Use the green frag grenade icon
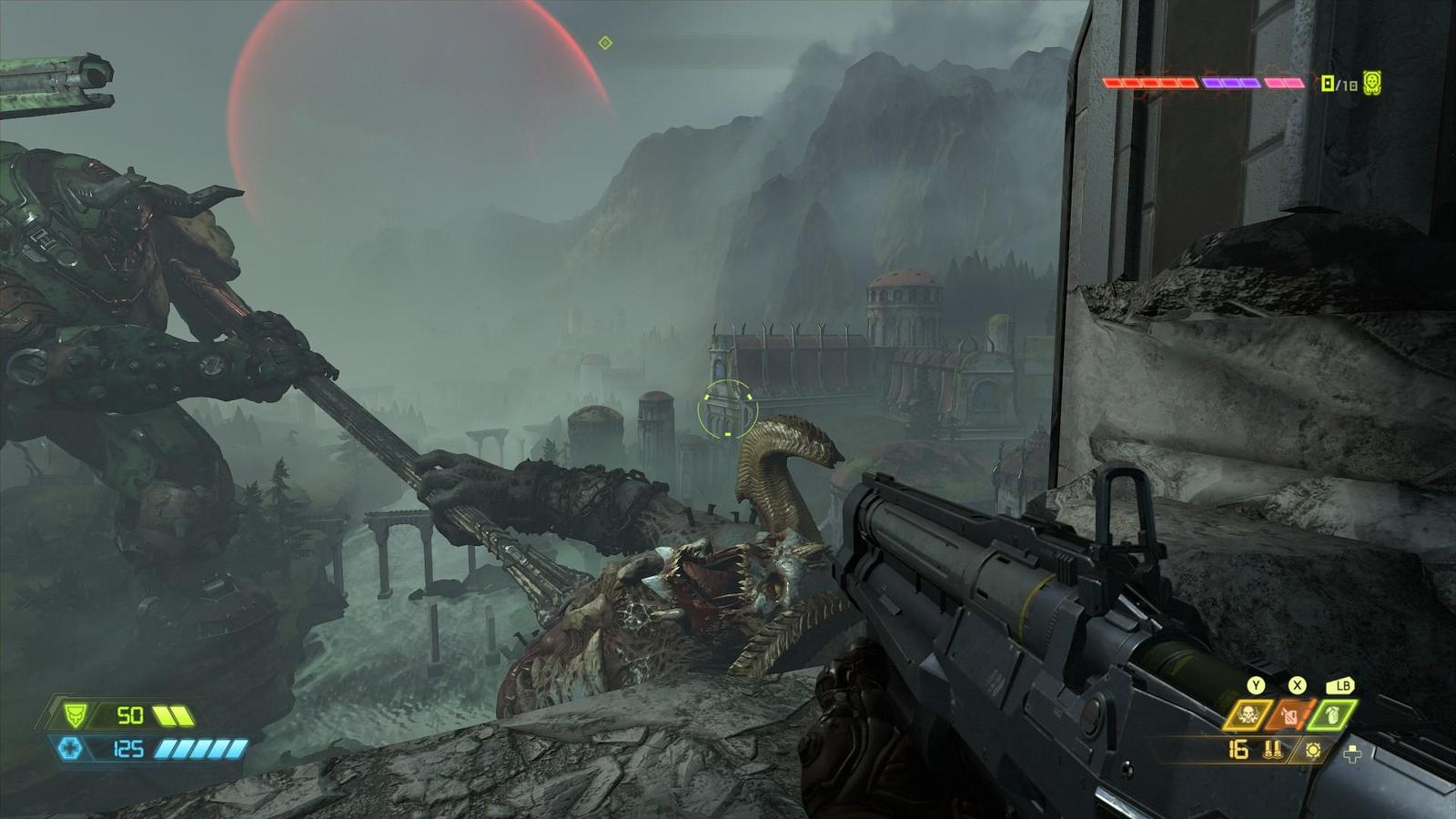 1332,715
